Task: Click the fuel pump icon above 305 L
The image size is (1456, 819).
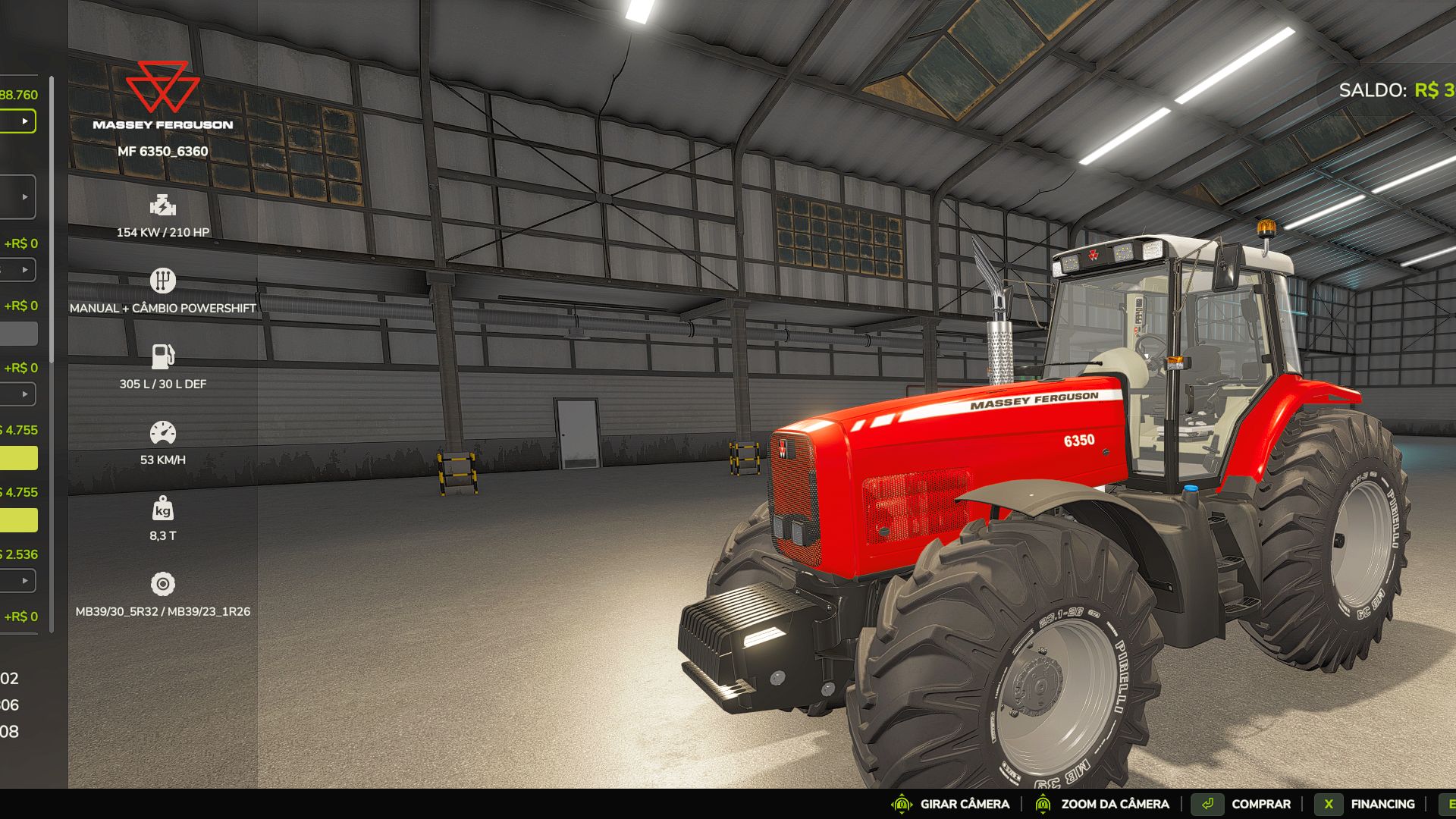Action: point(164,356)
